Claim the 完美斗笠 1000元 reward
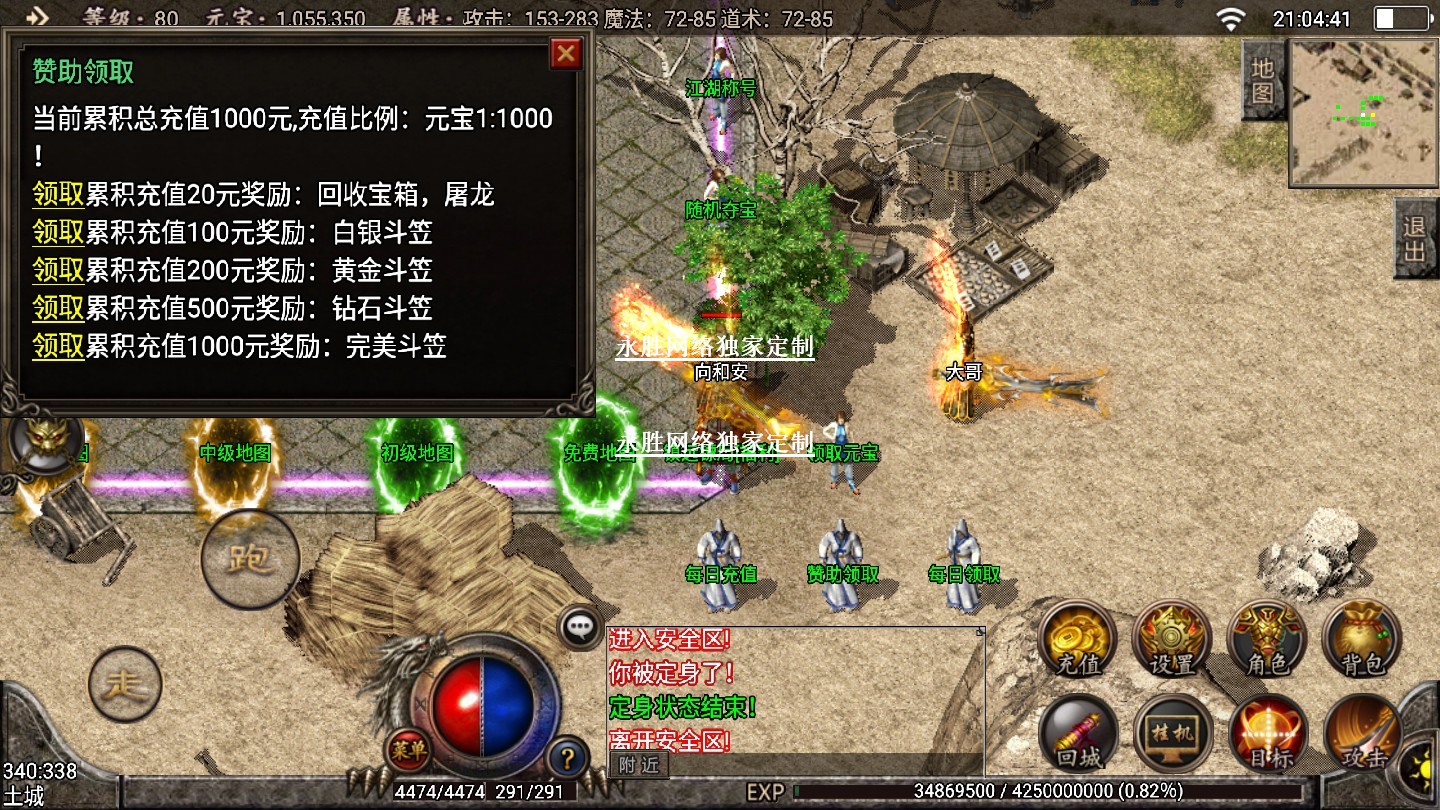Viewport: 1440px width, 810px height. pos(58,346)
